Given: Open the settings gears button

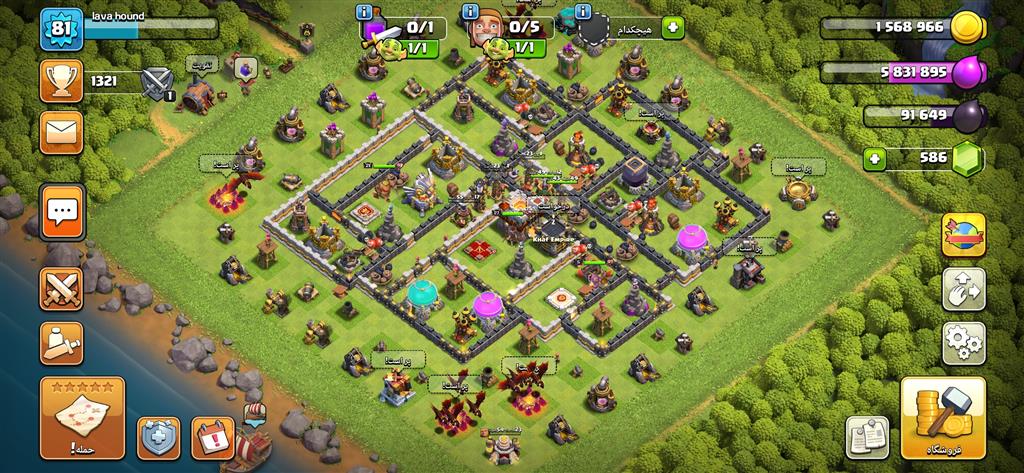Looking at the screenshot, I should point(964,343).
